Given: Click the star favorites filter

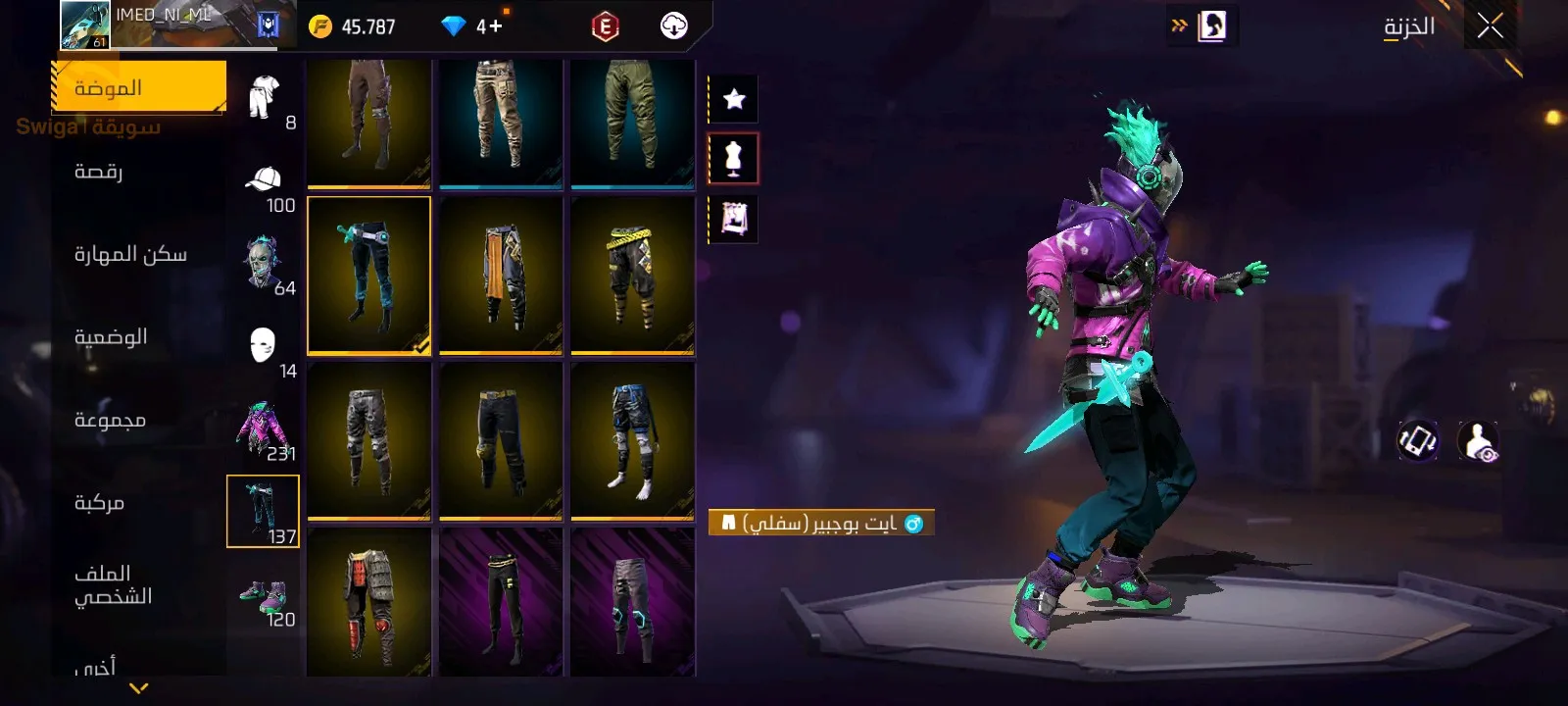Looking at the screenshot, I should click(734, 98).
